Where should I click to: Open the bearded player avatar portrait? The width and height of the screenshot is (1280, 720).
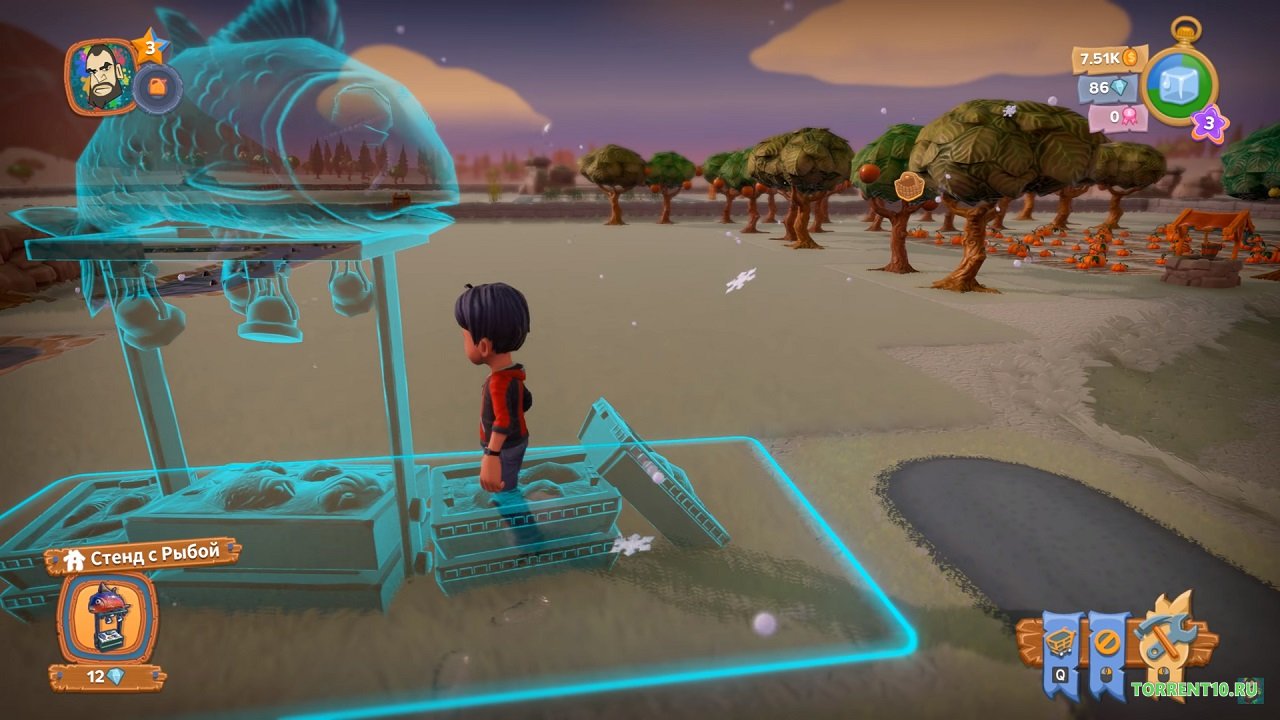[x=100, y=76]
